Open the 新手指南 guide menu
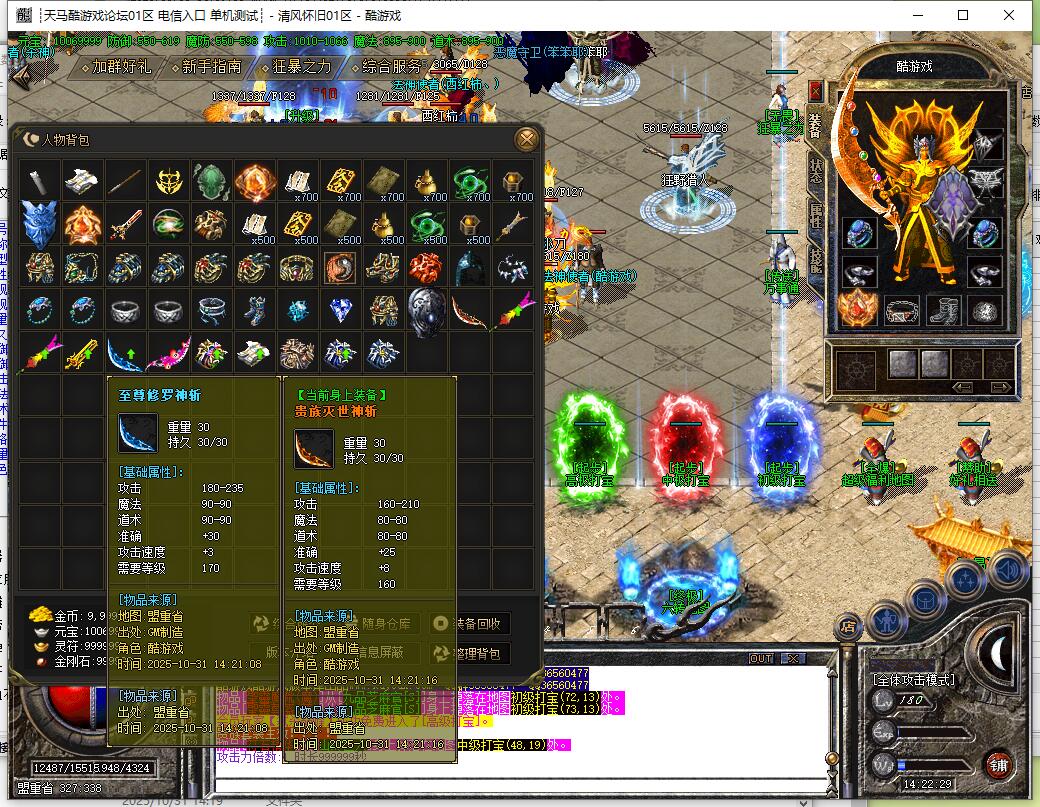Image resolution: width=1040 pixels, height=807 pixels. click(205, 67)
